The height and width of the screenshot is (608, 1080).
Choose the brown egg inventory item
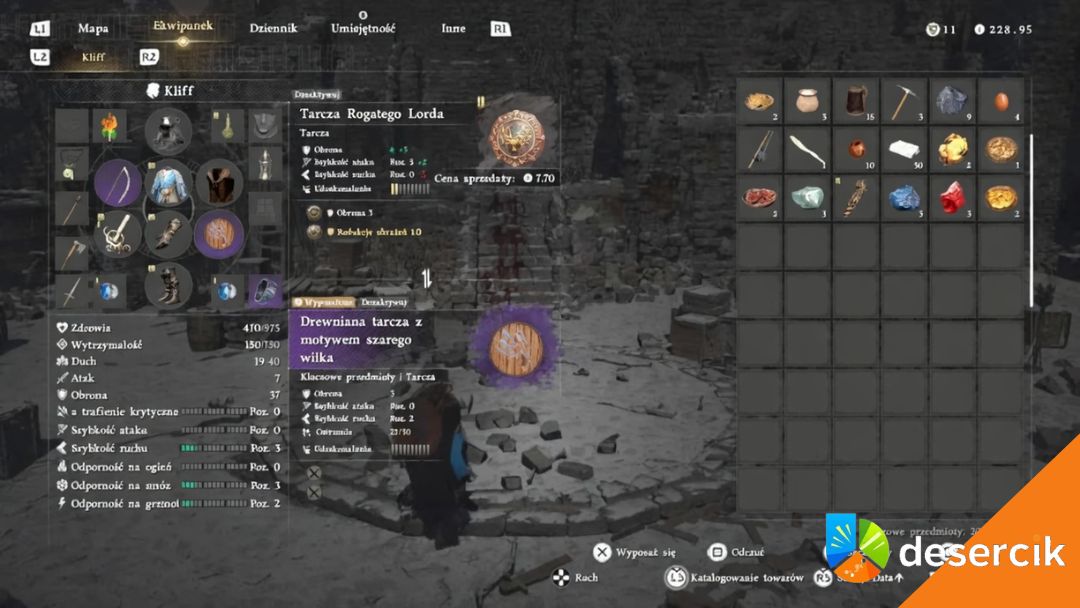(1001, 101)
